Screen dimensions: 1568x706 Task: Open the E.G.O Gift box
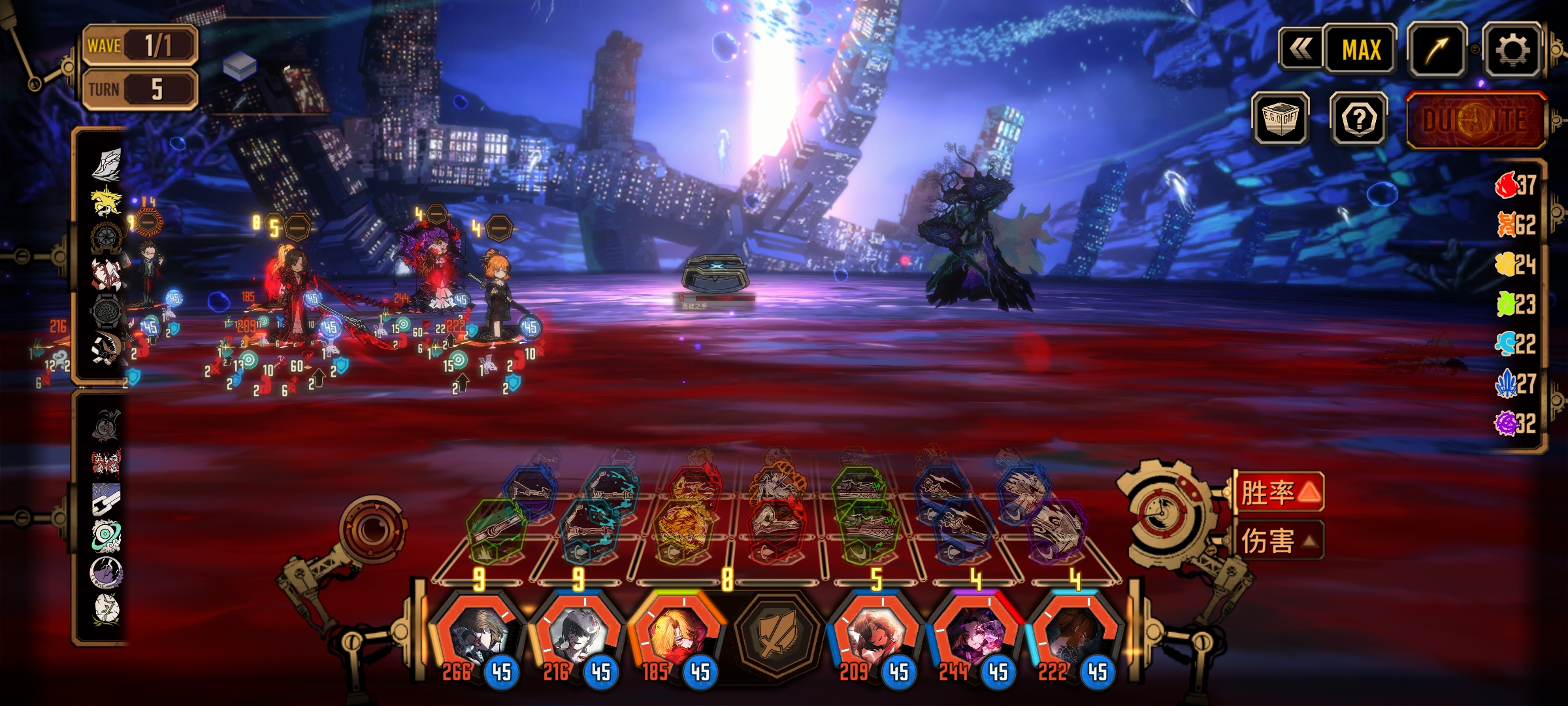1281,118
